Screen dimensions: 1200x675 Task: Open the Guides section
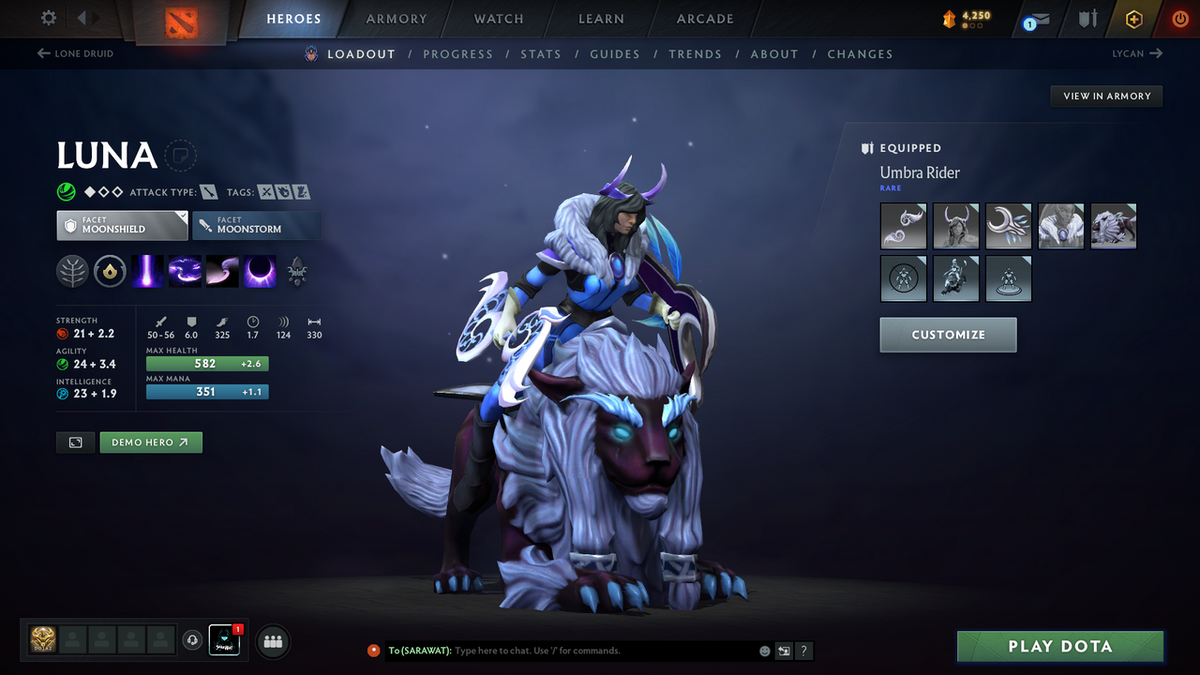click(x=614, y=54)
